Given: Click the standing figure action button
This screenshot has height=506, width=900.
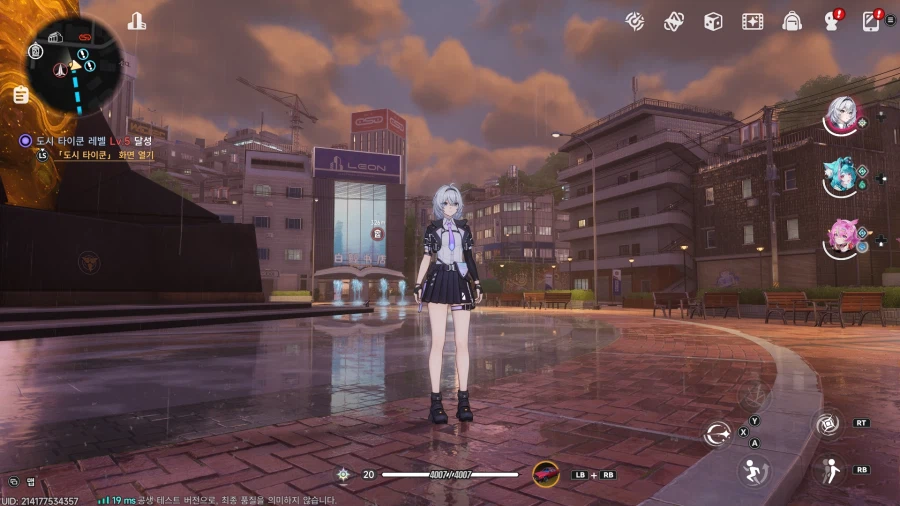Looking at the screenshot, I should point(827,470).
